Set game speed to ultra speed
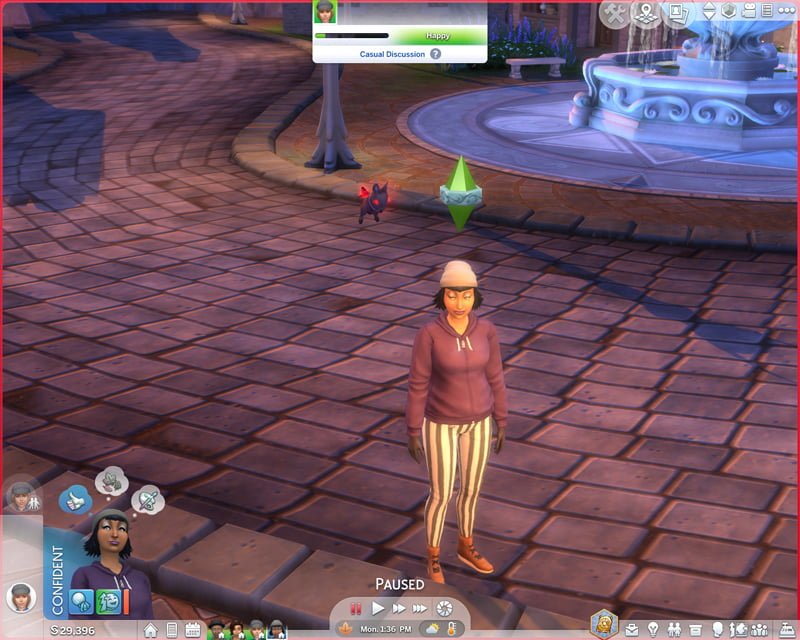800x640 pixels. pos(421,607)
